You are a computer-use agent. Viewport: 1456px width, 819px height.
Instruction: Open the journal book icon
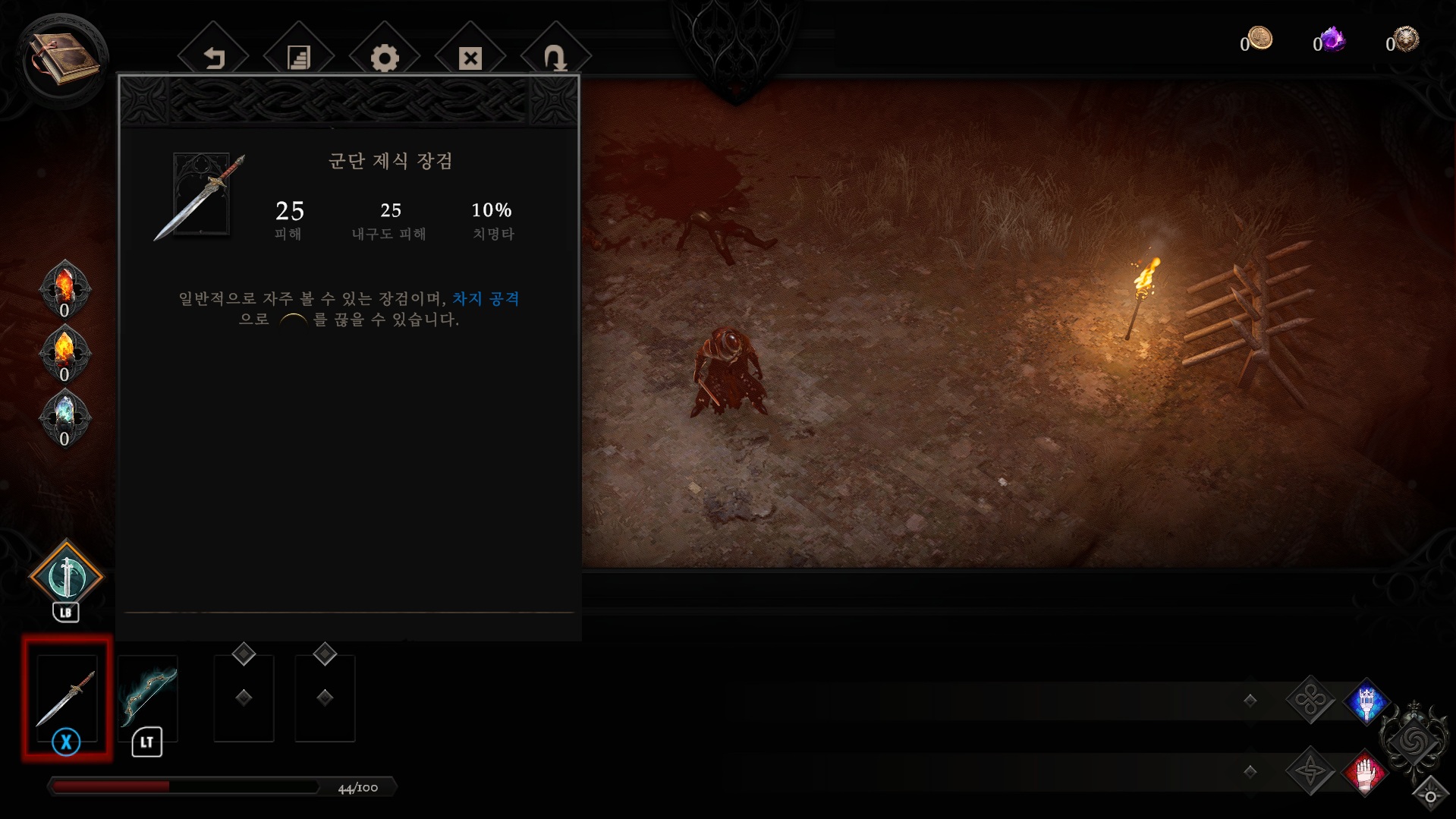pos(64,58)
